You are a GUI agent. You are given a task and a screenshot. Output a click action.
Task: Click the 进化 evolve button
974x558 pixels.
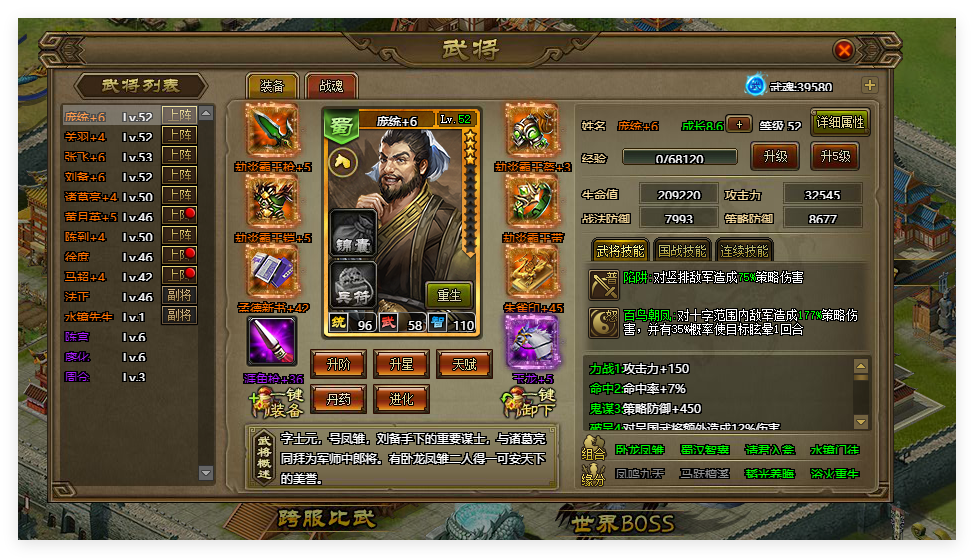pyautogui.click(x=400, y=398)
